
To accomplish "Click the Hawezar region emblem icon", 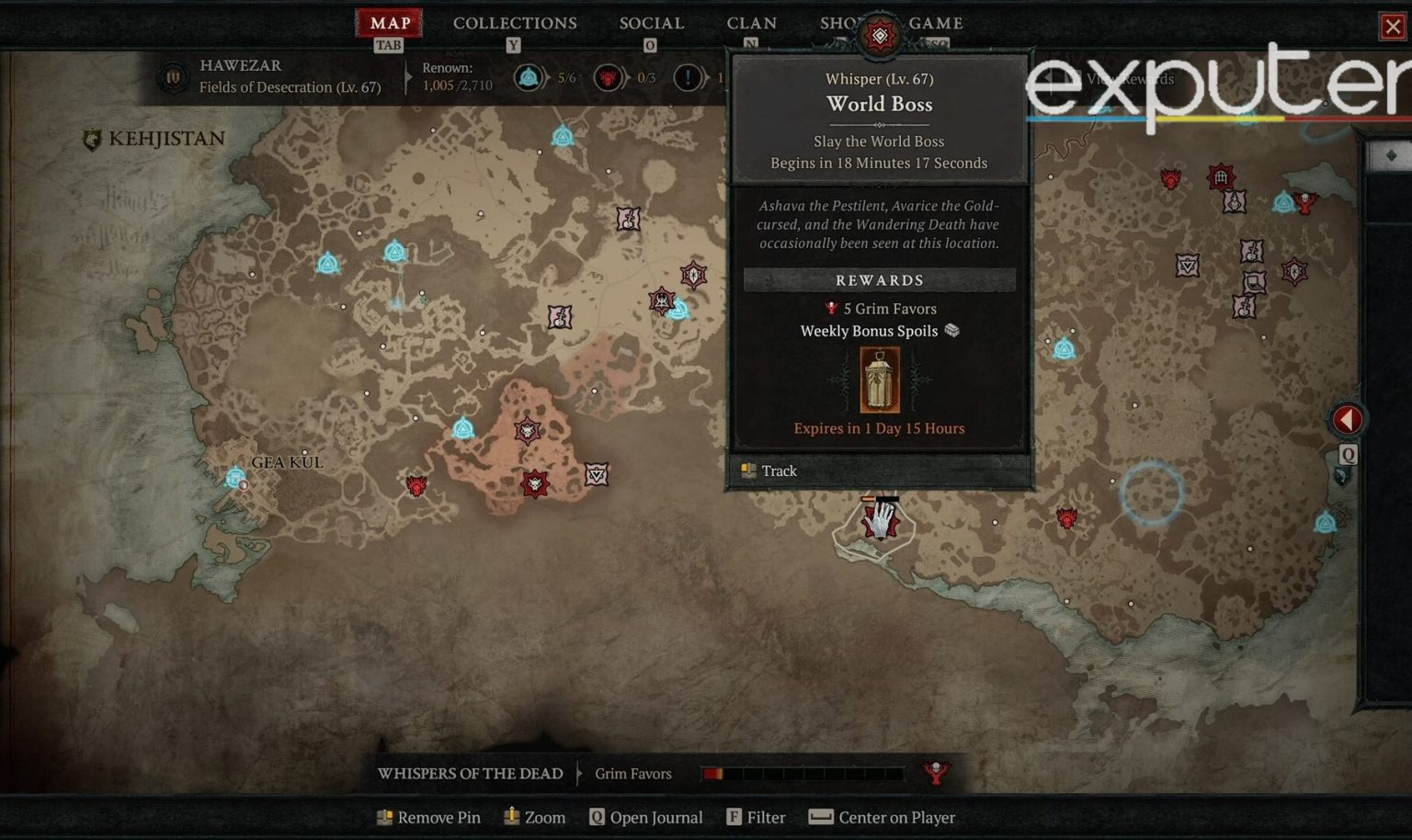I will coord(173,77).
